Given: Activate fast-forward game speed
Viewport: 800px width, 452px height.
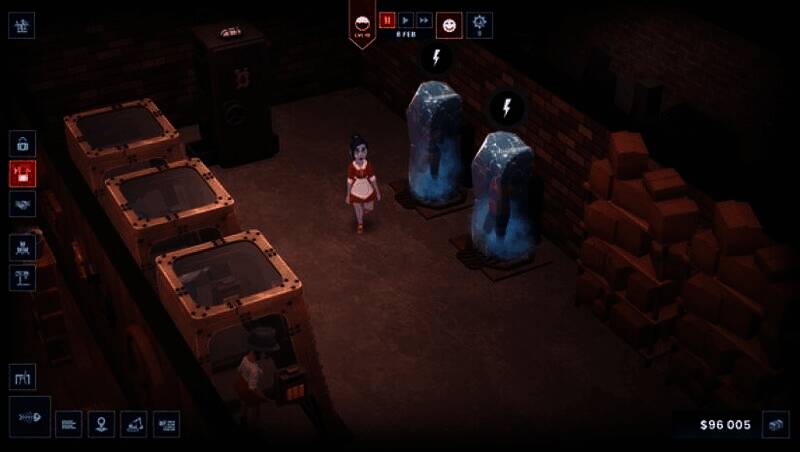Looking at the screenshot, I should (423, 20).
